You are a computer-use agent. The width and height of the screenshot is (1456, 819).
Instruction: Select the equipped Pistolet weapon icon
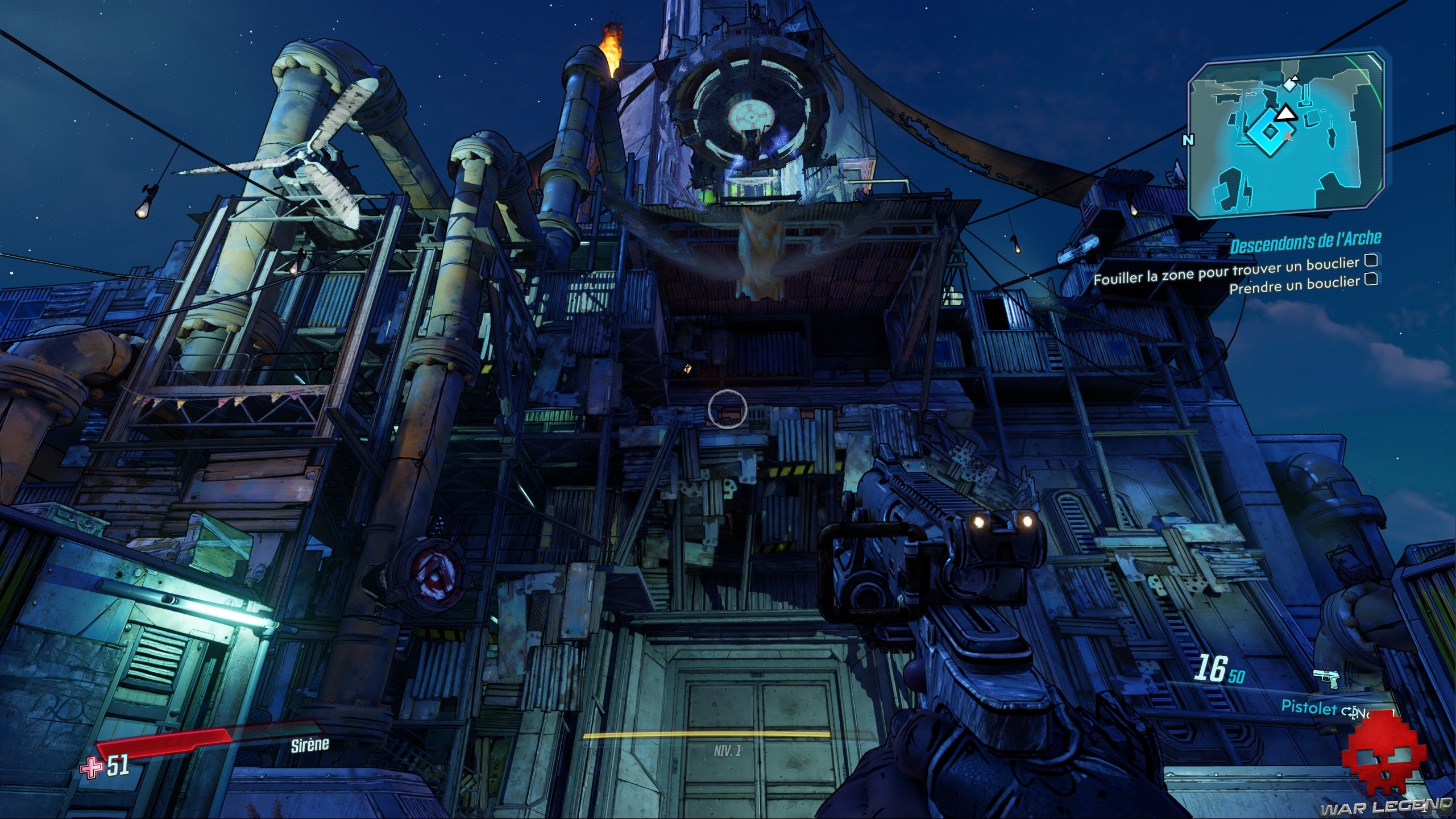click(1326, 678)
